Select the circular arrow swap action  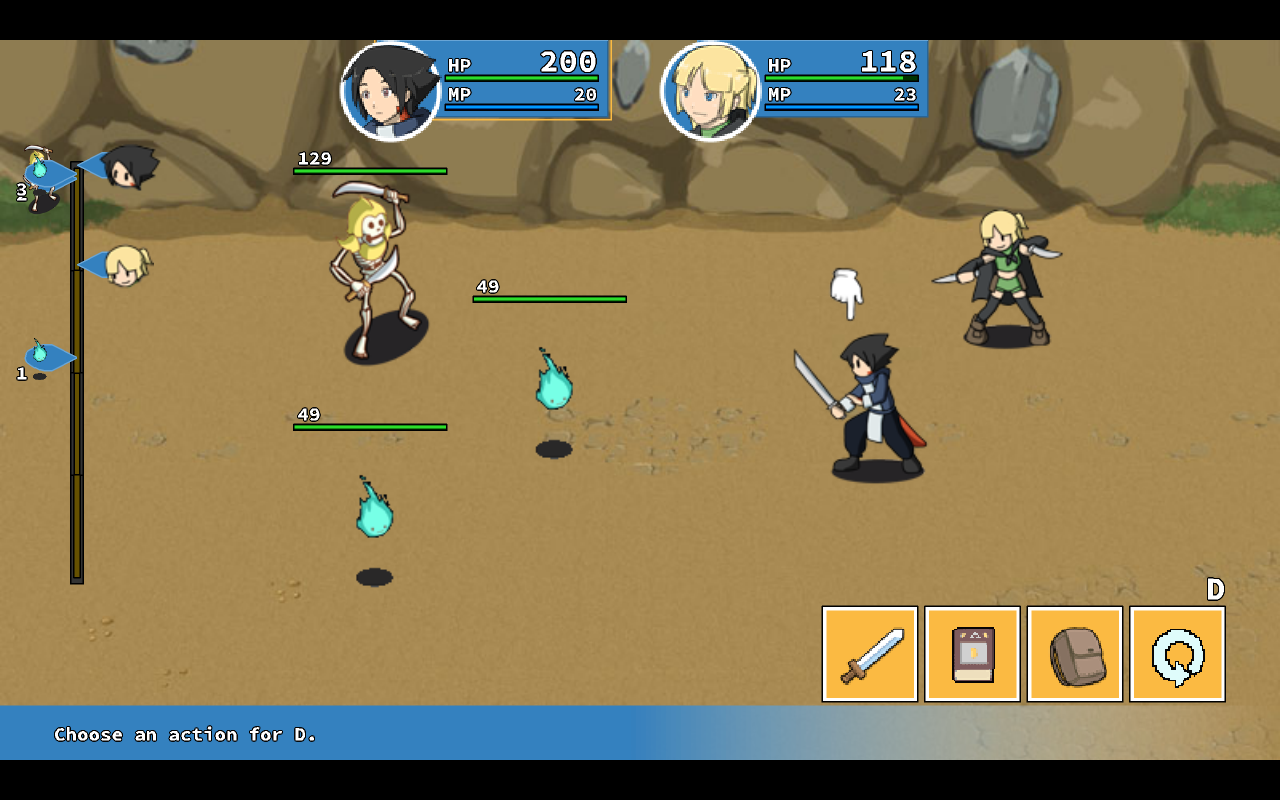coord(1177,654)
